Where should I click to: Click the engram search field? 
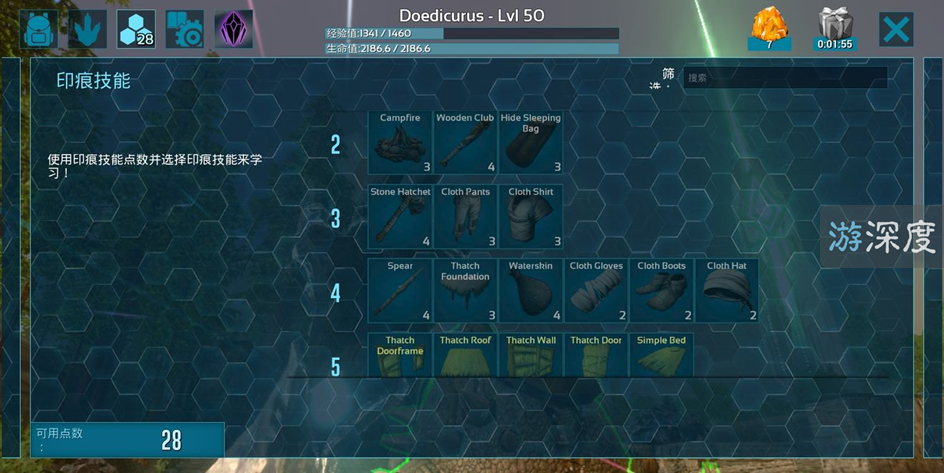[785, 78]
